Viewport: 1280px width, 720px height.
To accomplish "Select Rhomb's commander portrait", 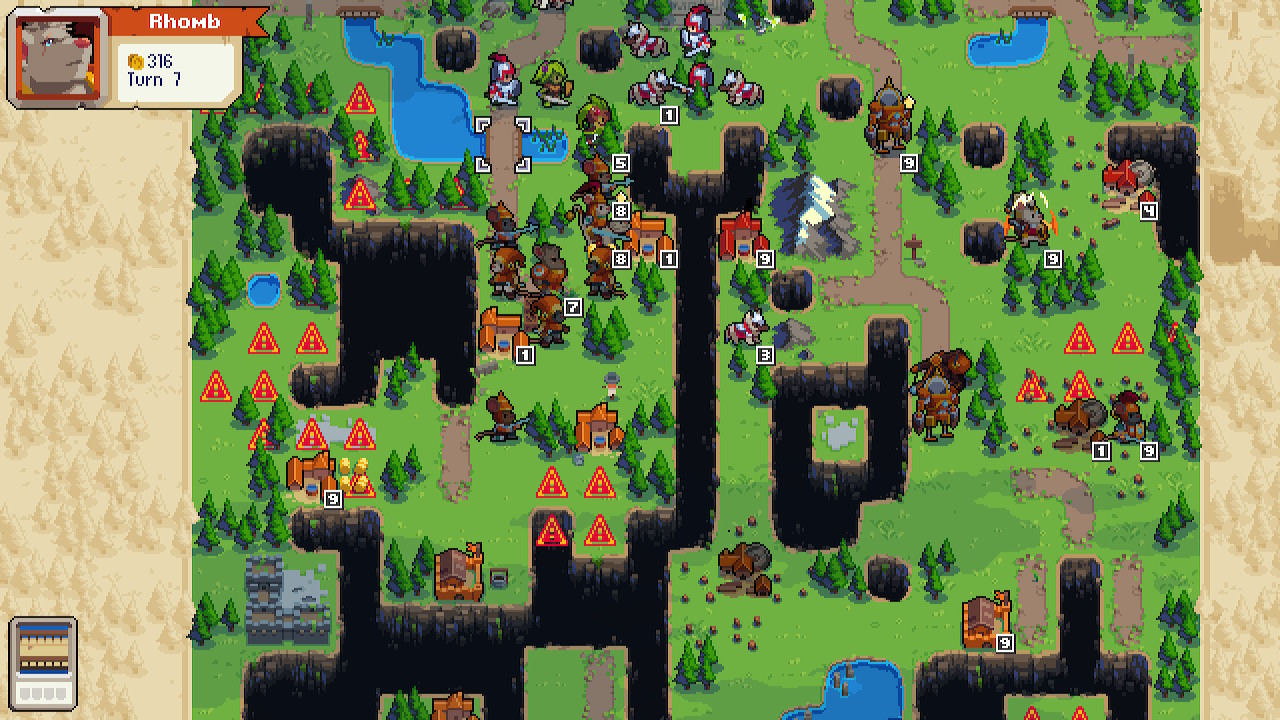I will pyautogui.click(x=55, y=55).
